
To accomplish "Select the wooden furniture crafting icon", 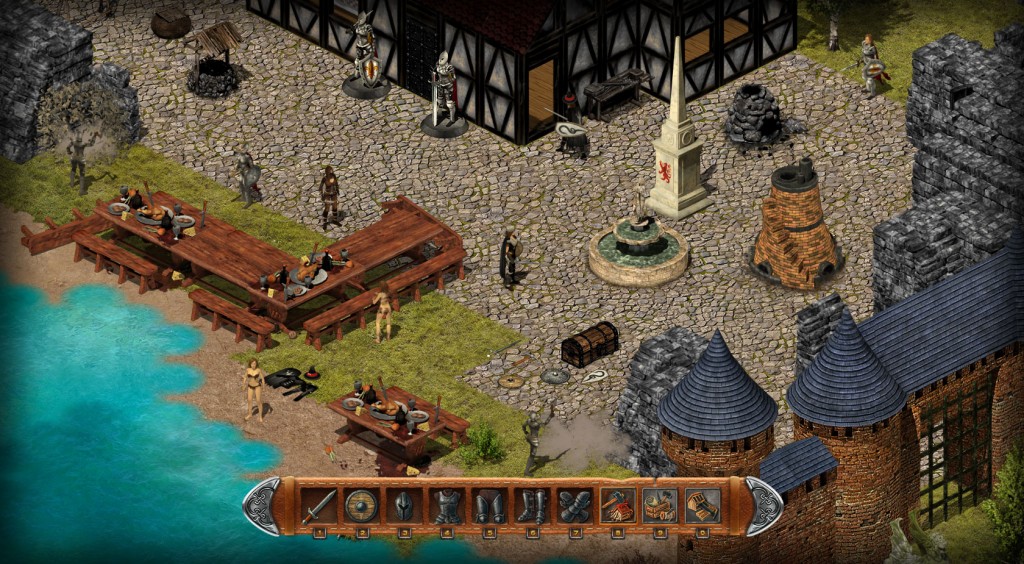I will [x=702, y=506].
